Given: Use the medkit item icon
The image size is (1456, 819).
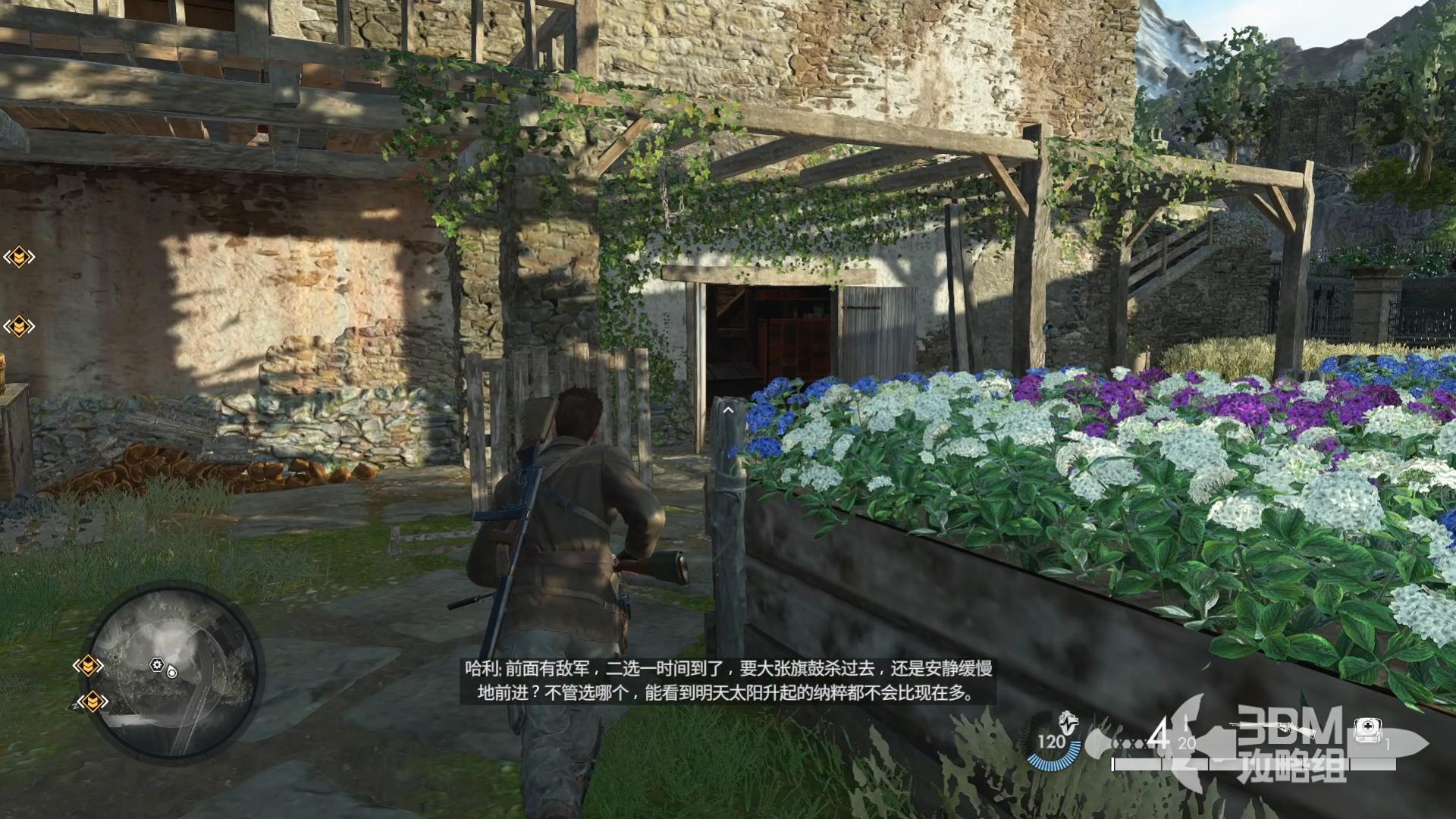Looking at the screenshot, I should [1367, 730].
